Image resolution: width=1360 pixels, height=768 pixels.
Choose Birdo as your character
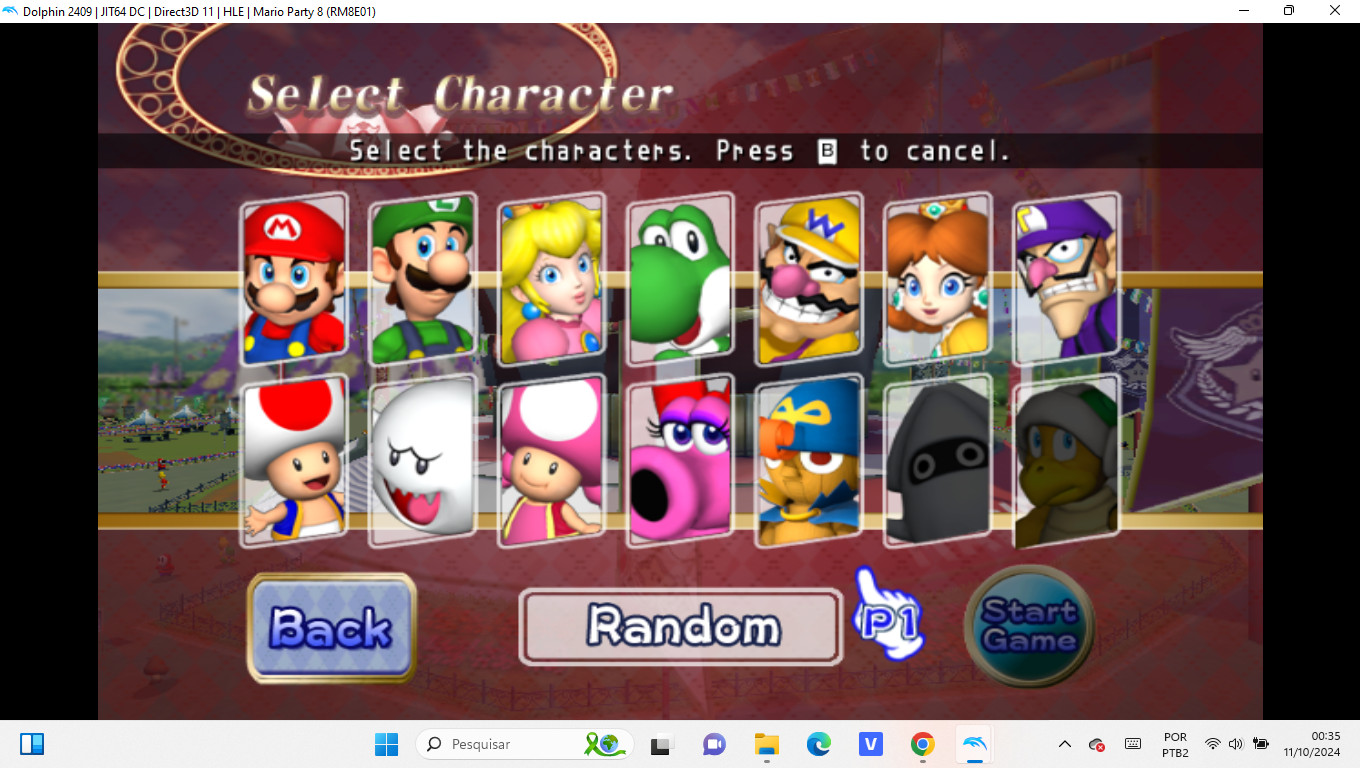(x=680, y=461)
